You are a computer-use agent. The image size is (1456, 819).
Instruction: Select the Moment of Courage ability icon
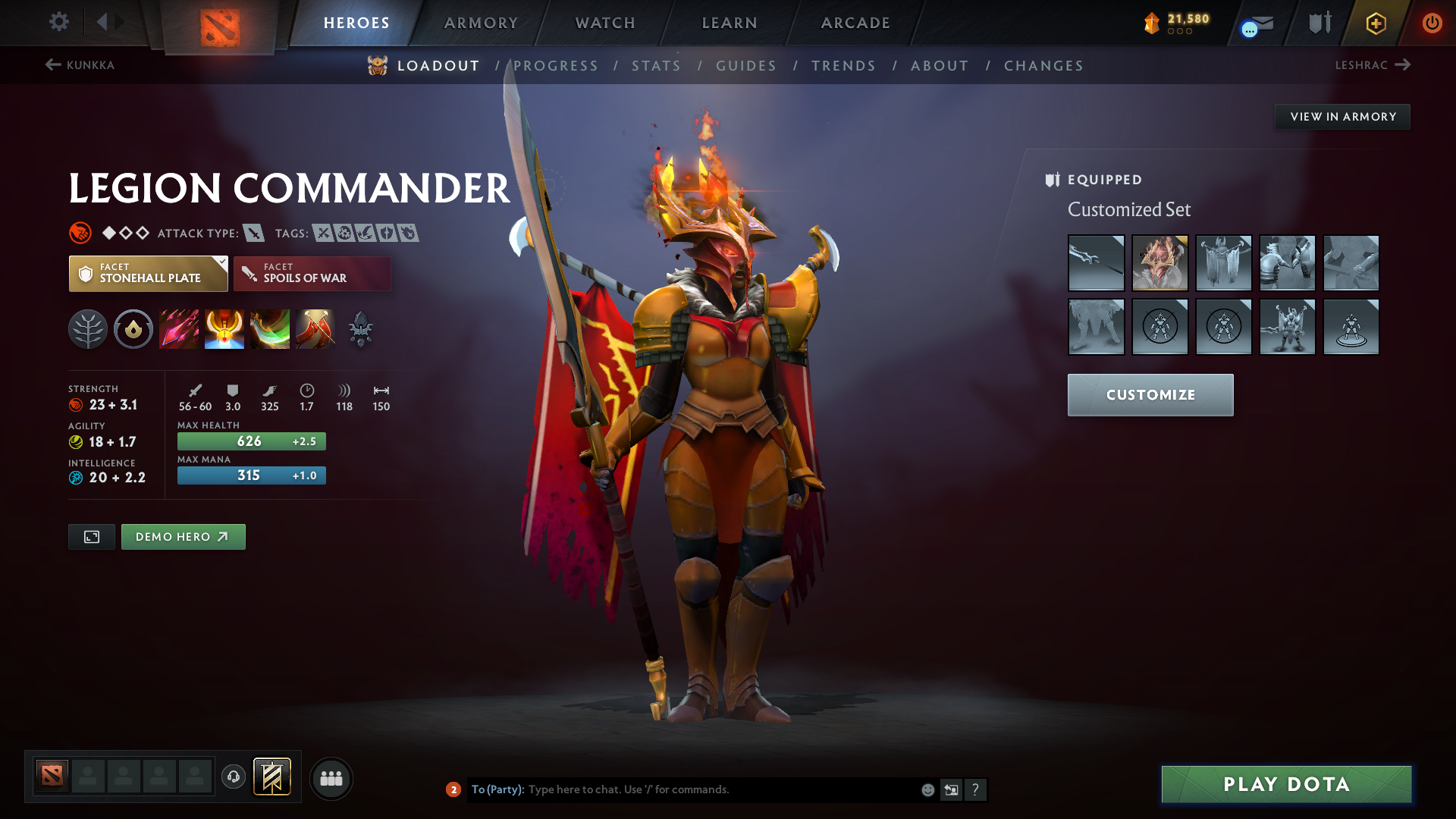coord(270,328)
